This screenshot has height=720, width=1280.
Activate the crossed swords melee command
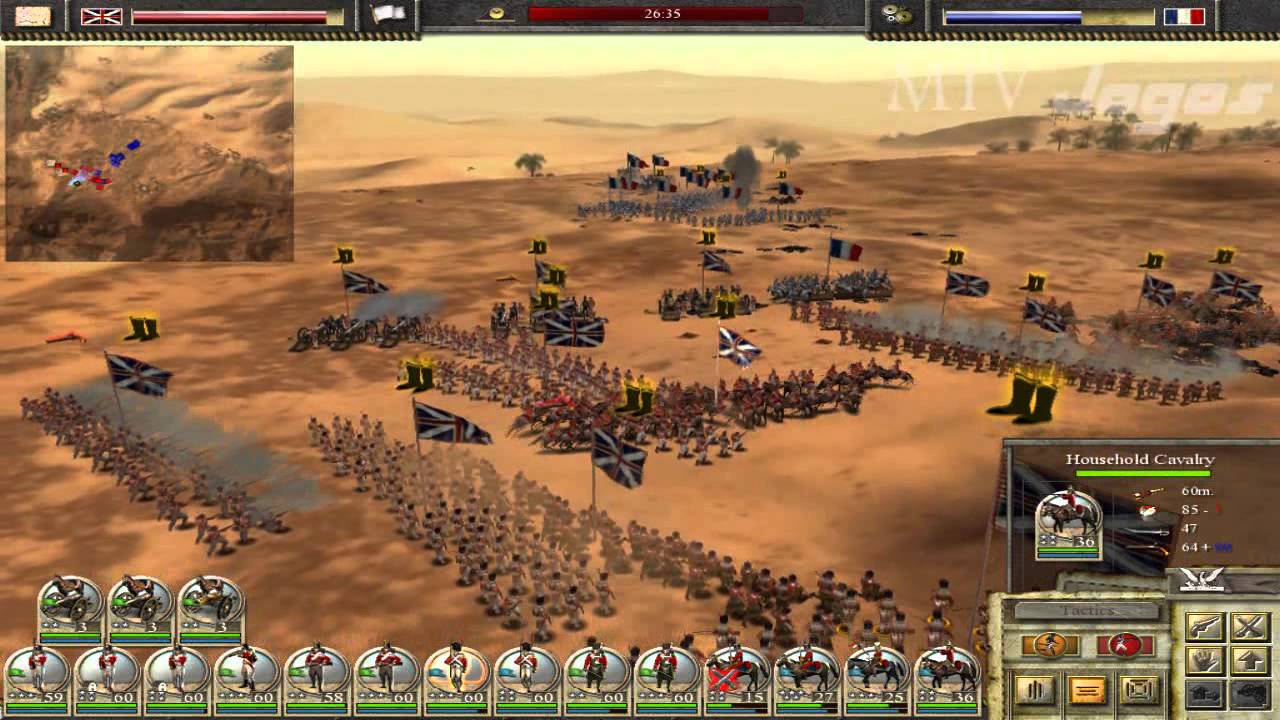pos(1249,627)
